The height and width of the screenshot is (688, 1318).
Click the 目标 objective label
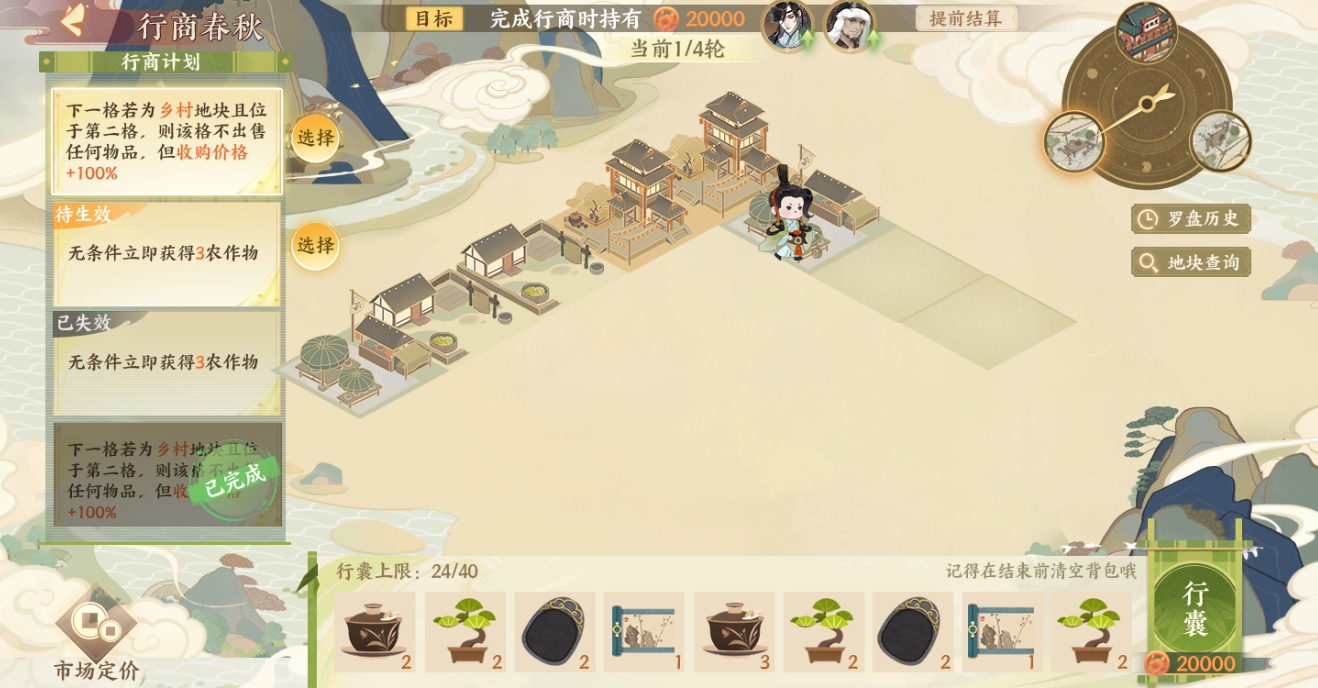[434, 18]
